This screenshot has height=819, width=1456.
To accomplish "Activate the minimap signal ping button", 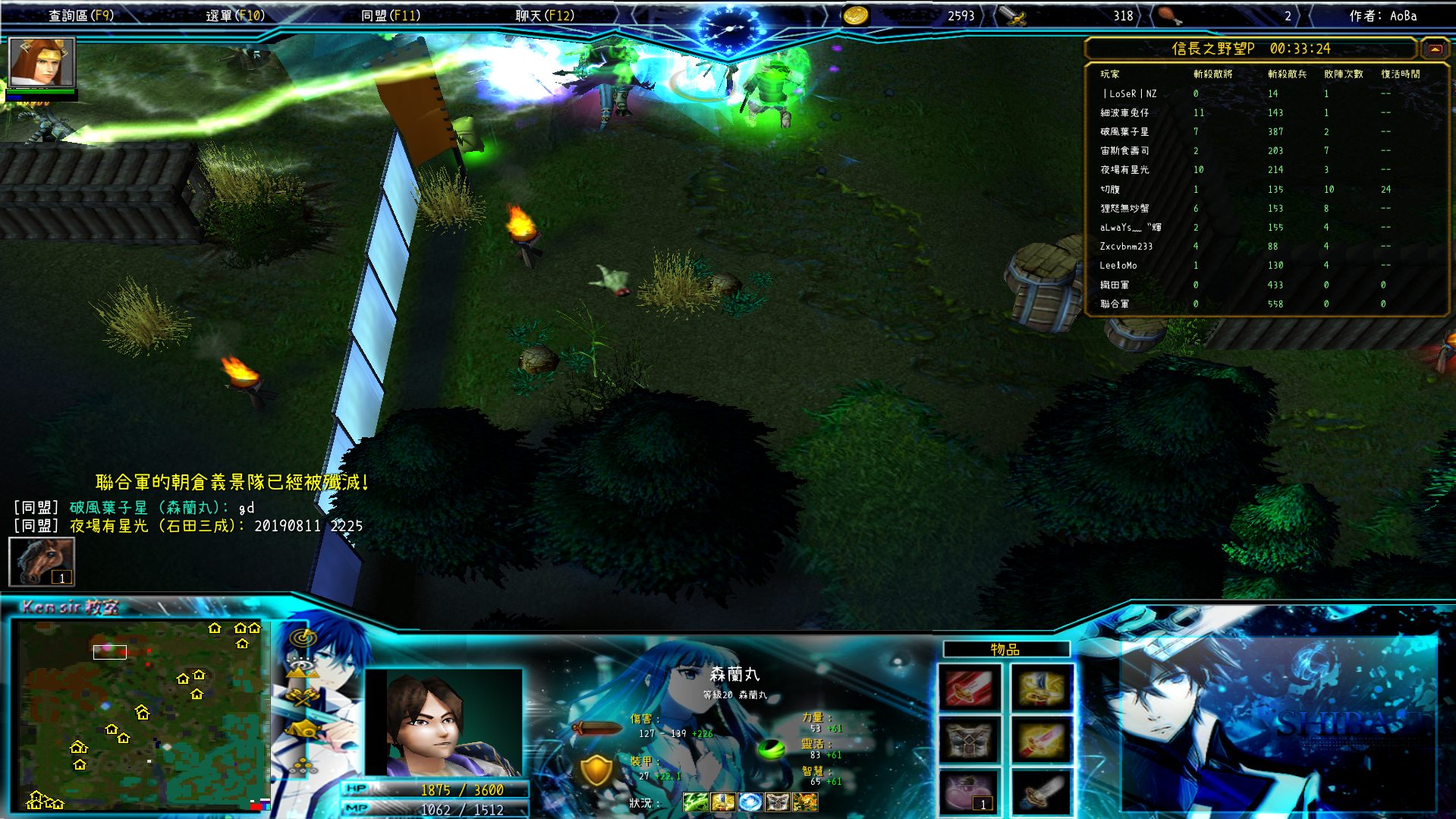I will (303, 638).
